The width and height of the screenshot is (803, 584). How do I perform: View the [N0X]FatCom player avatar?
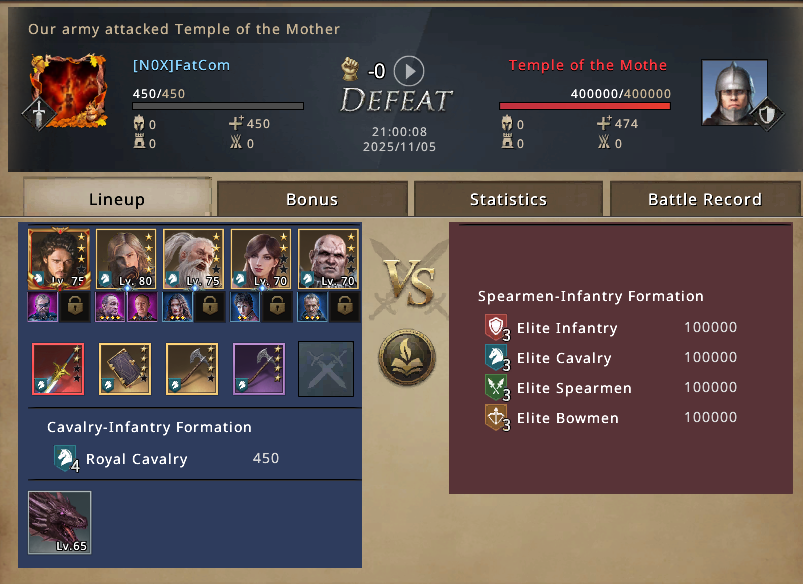(67, 91)
